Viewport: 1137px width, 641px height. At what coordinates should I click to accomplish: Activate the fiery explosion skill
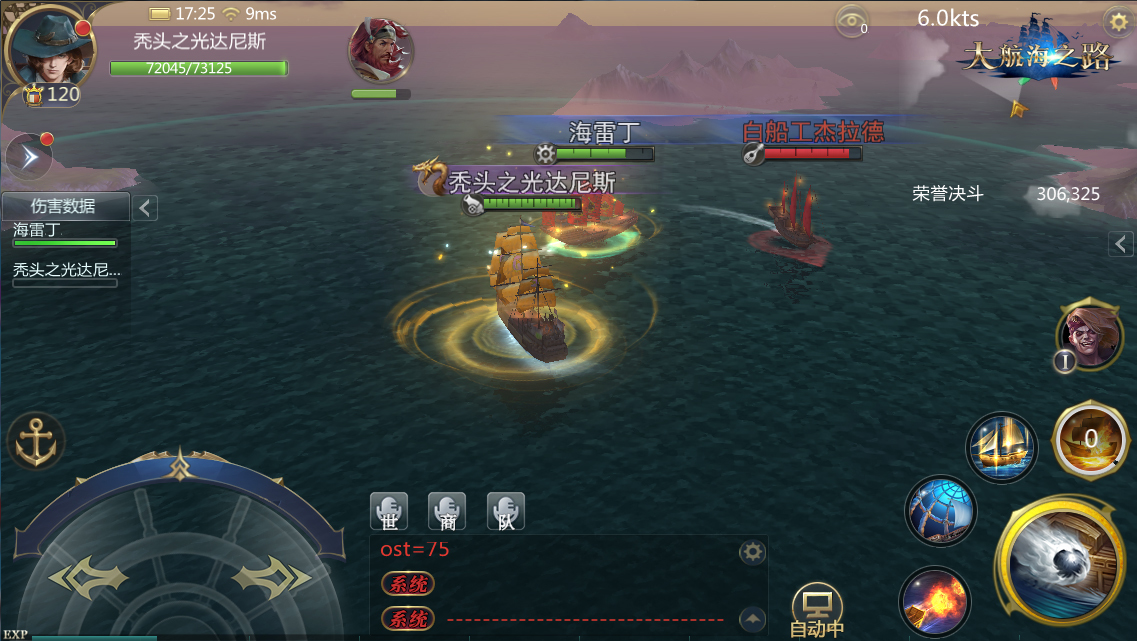934,601
